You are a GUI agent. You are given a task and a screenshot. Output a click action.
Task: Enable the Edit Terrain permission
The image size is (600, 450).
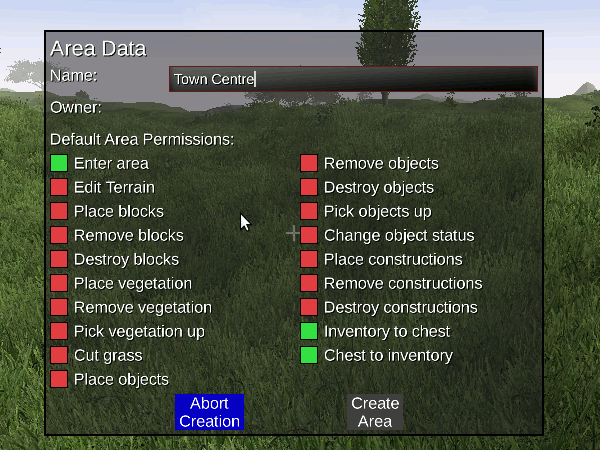click(x=59, y=187)
